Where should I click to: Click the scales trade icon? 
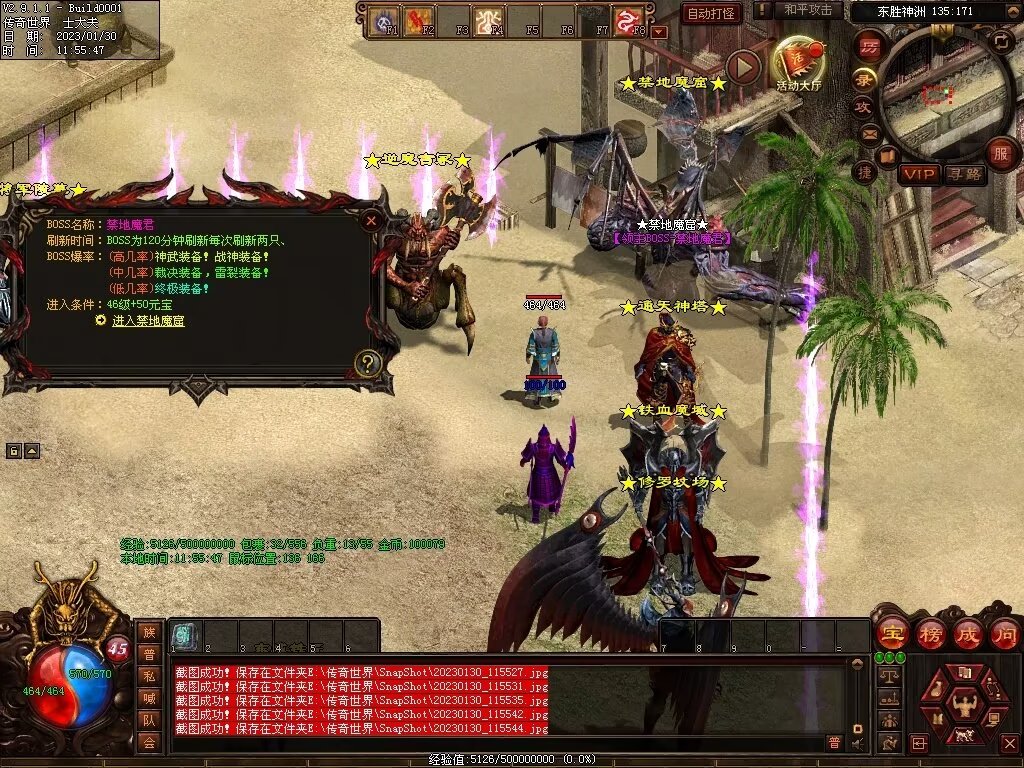click(887, 676)
